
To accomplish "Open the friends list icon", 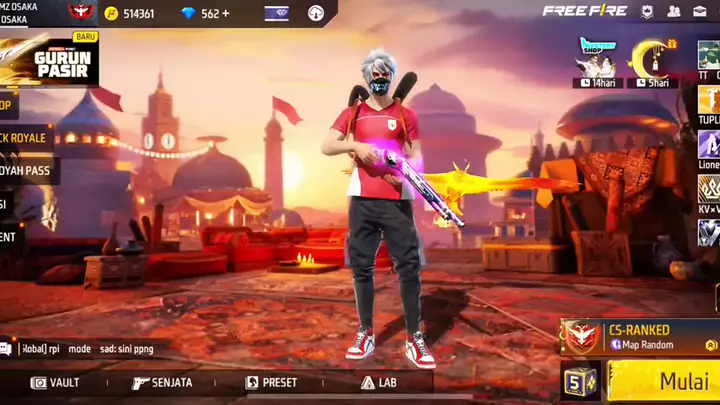I will pyautogui.click(x=673, y=11).
